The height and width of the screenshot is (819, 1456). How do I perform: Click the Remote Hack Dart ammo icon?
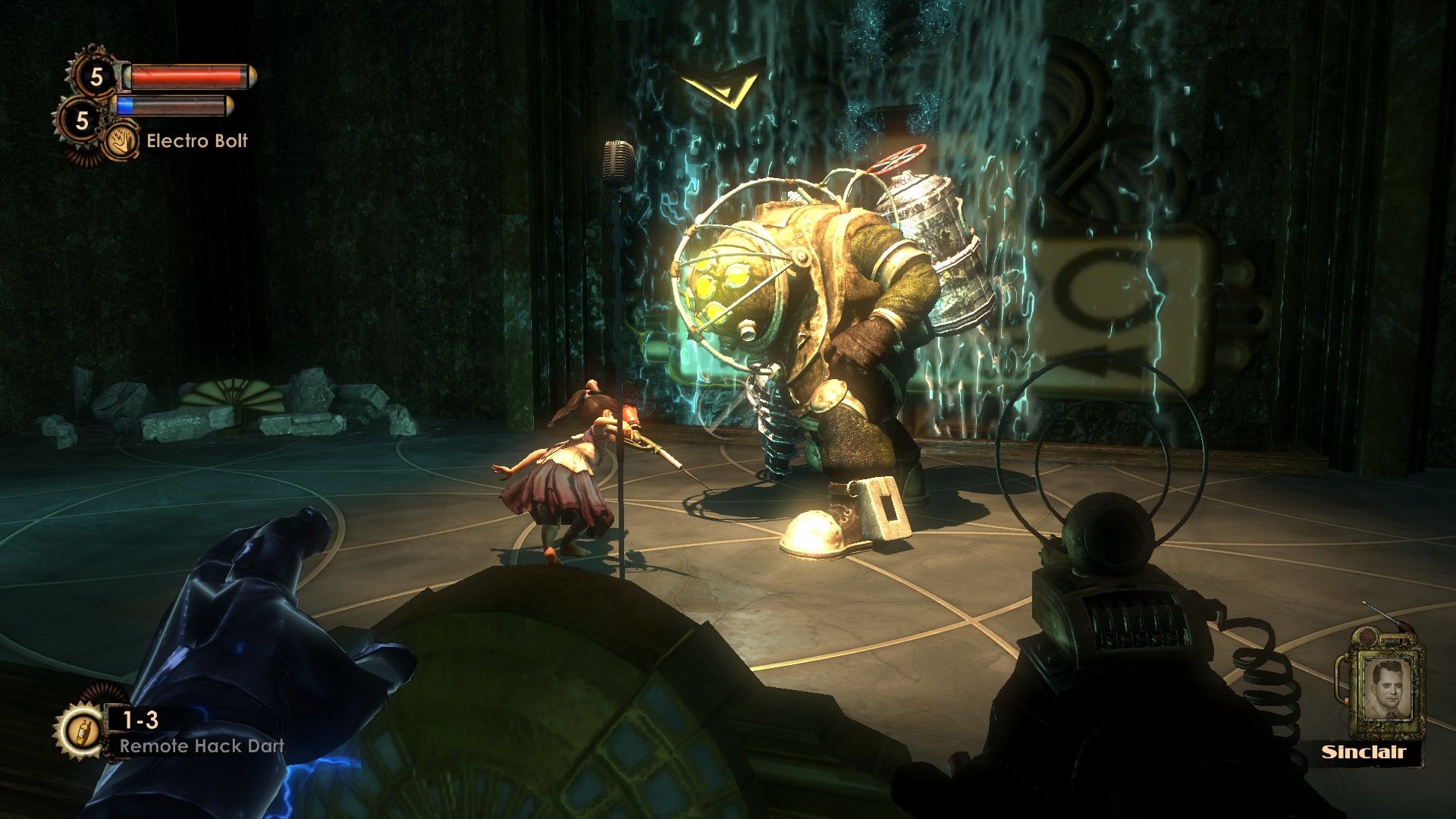point(80,731)
